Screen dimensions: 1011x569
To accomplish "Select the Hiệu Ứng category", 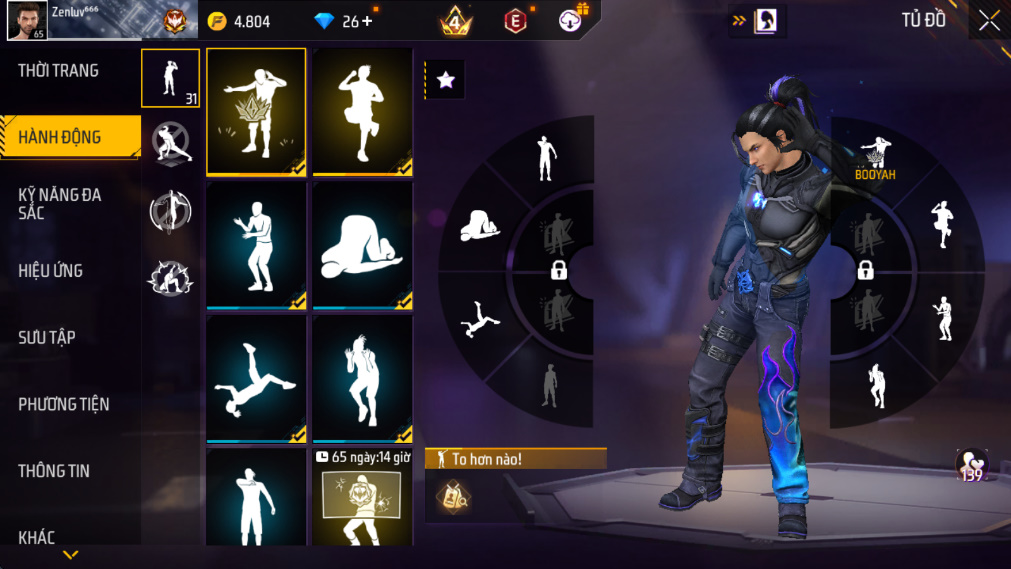I will 50,271.
